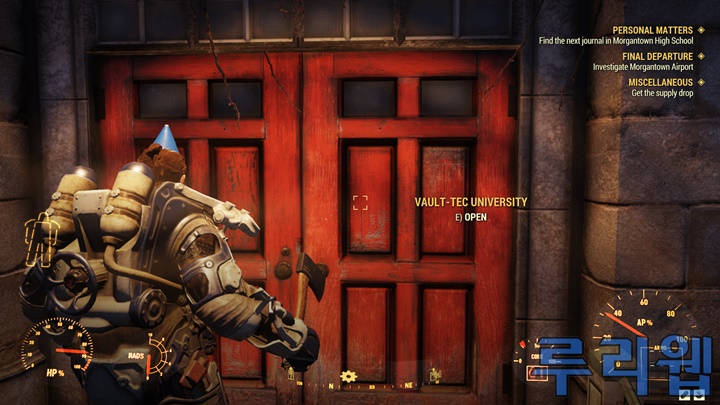Select the Miscellaneous quest entry

tap(654, 82)
